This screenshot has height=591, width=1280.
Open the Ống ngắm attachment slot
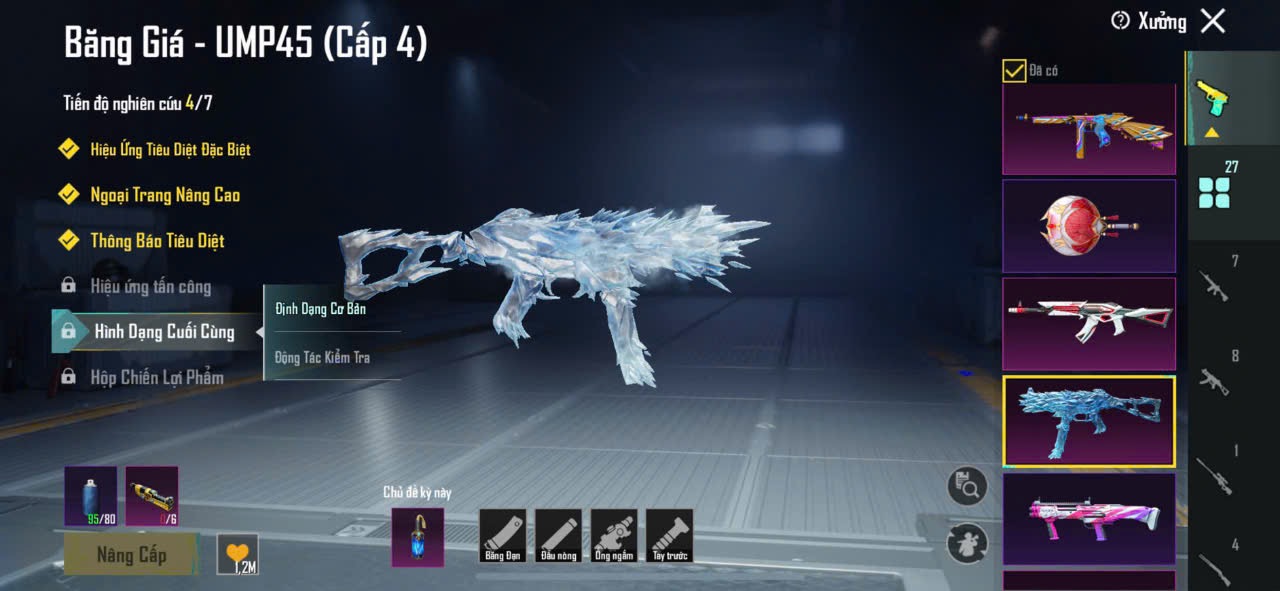tap(614, 535)
